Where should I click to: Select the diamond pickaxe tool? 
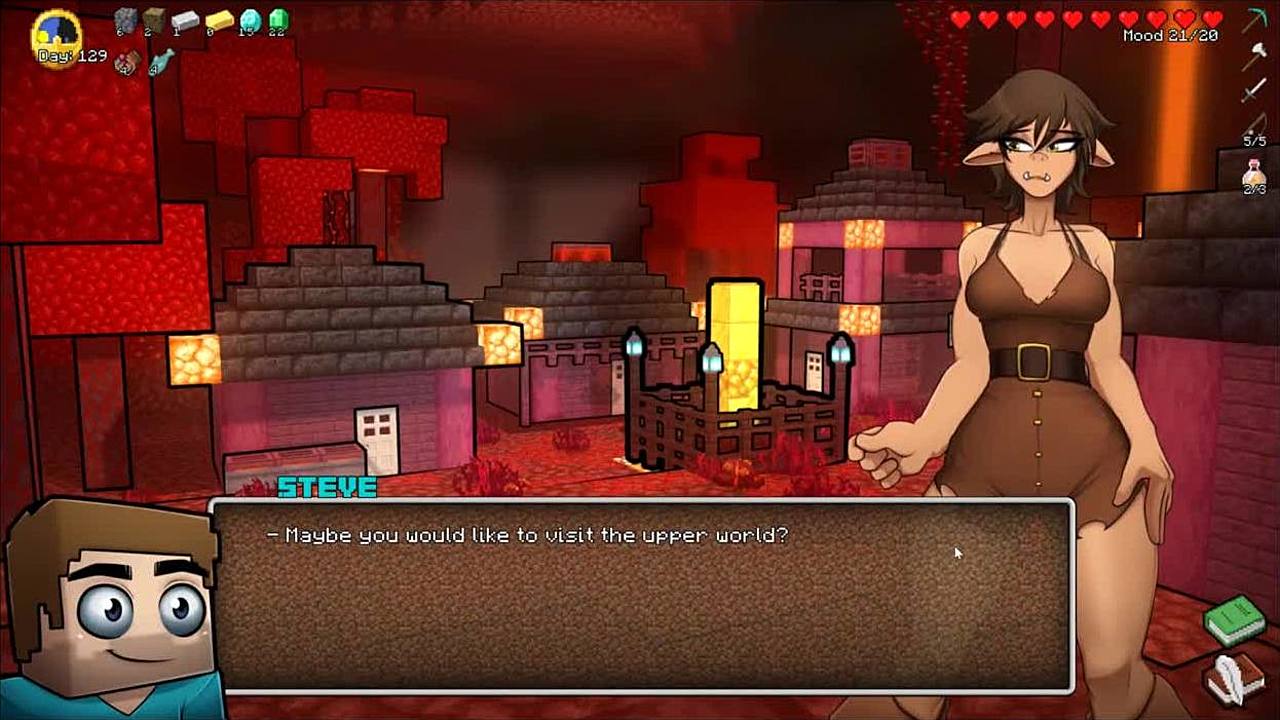click(1255, 19)
